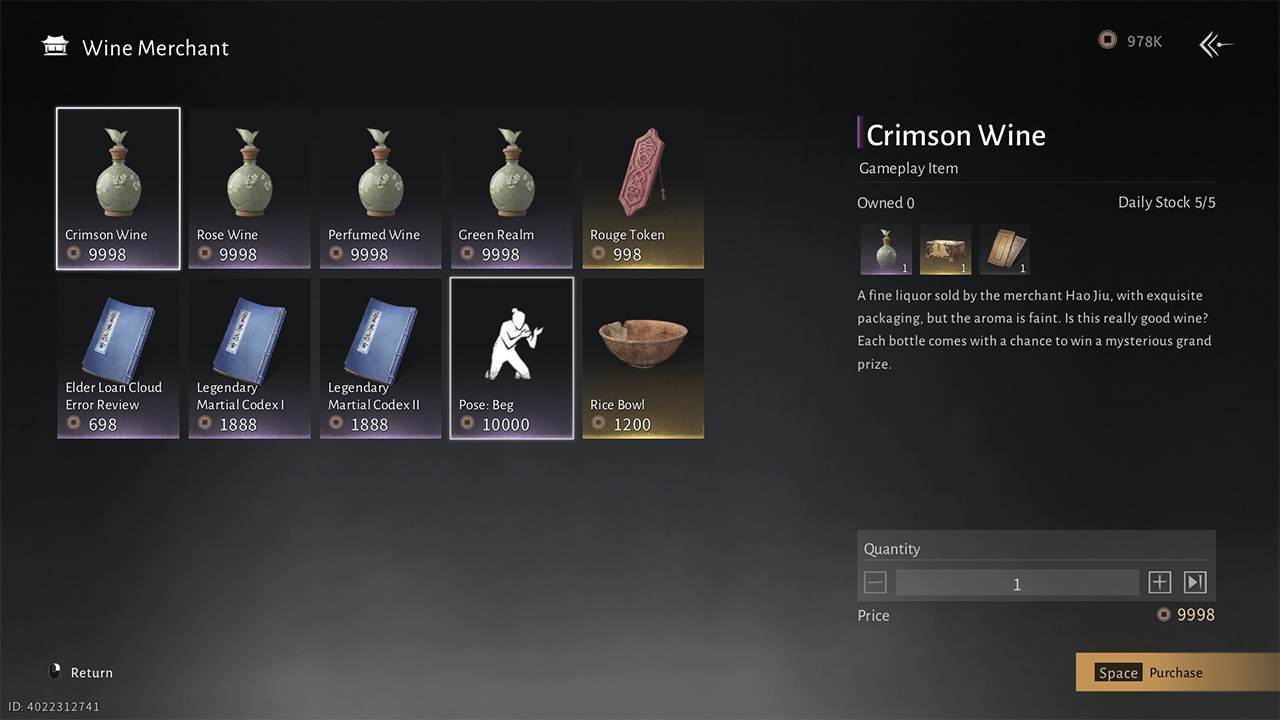Choose the Pose: Beg item
Screen dimensions: 1280x720
coord(511,358)
